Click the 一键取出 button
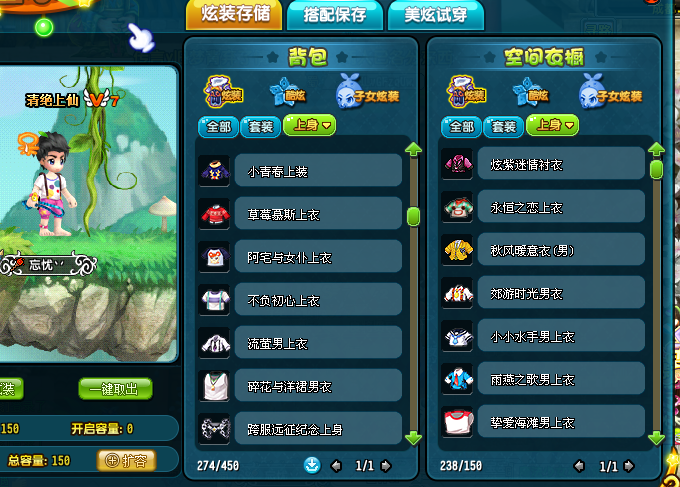The image size is (680, 487). (115, 389)
